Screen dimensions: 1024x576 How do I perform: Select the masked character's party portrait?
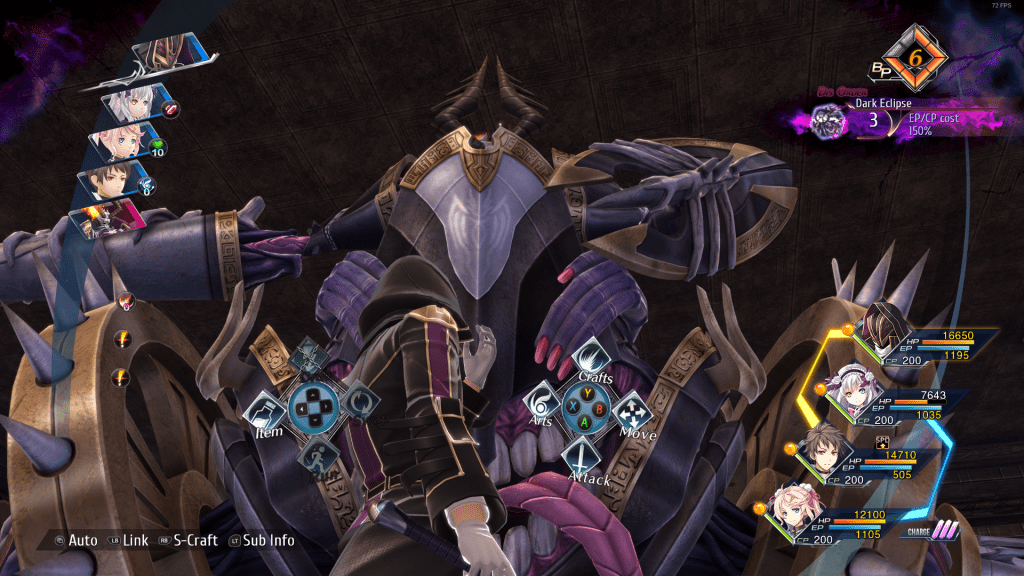pos(884,329)
